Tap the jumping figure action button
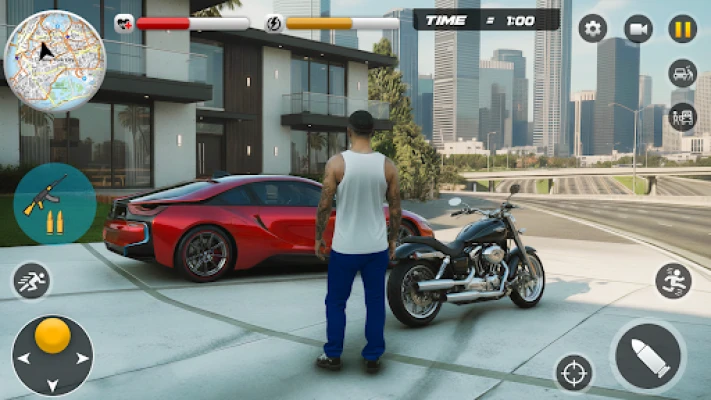Screen dimensions: 711x400 pos(674,281)
